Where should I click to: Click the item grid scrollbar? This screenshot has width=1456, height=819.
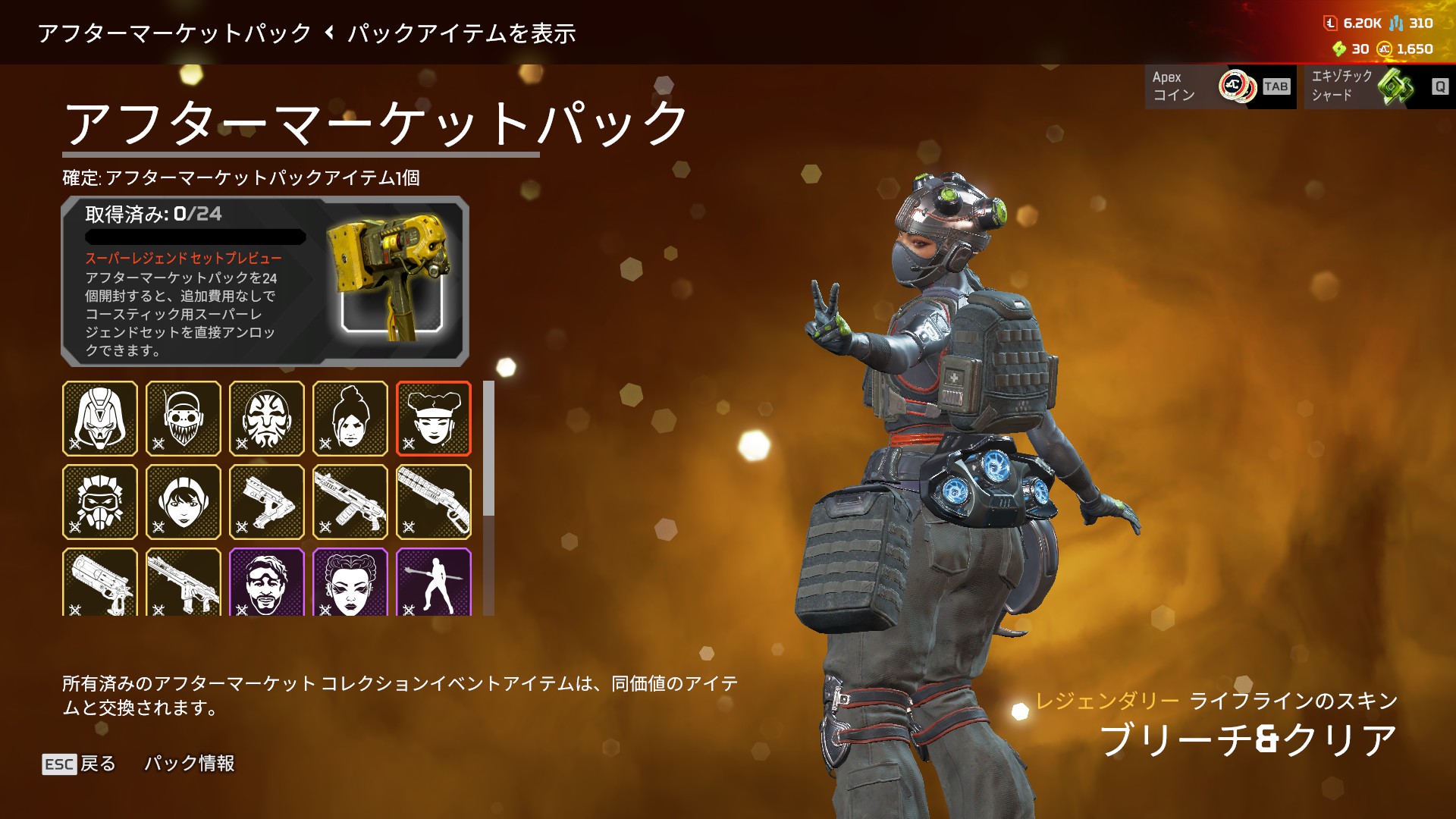point(489,449)
